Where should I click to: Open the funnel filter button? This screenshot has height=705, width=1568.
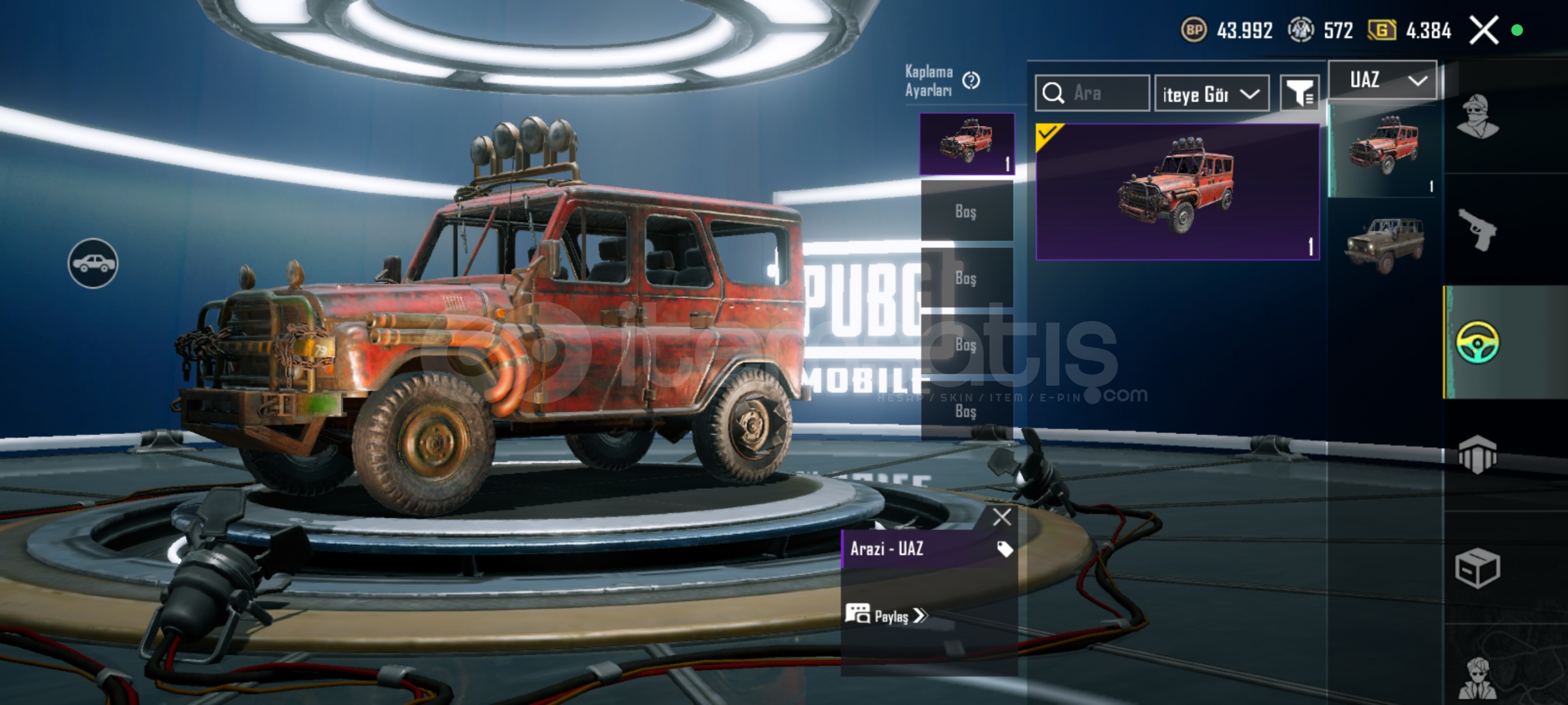(x=1300, y=93)
